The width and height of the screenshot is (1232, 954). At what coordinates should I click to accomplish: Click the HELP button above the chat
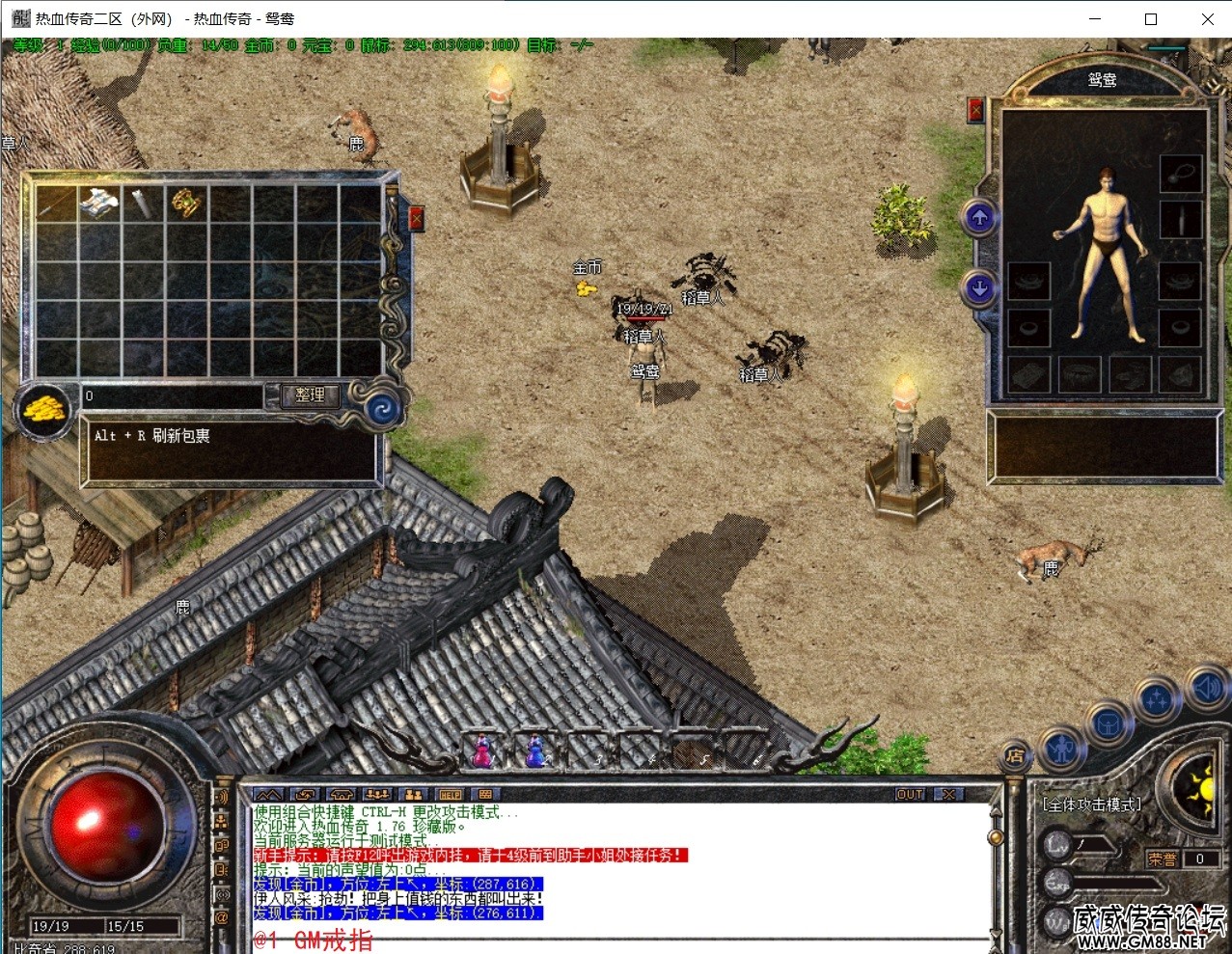[x=450, y=795]
